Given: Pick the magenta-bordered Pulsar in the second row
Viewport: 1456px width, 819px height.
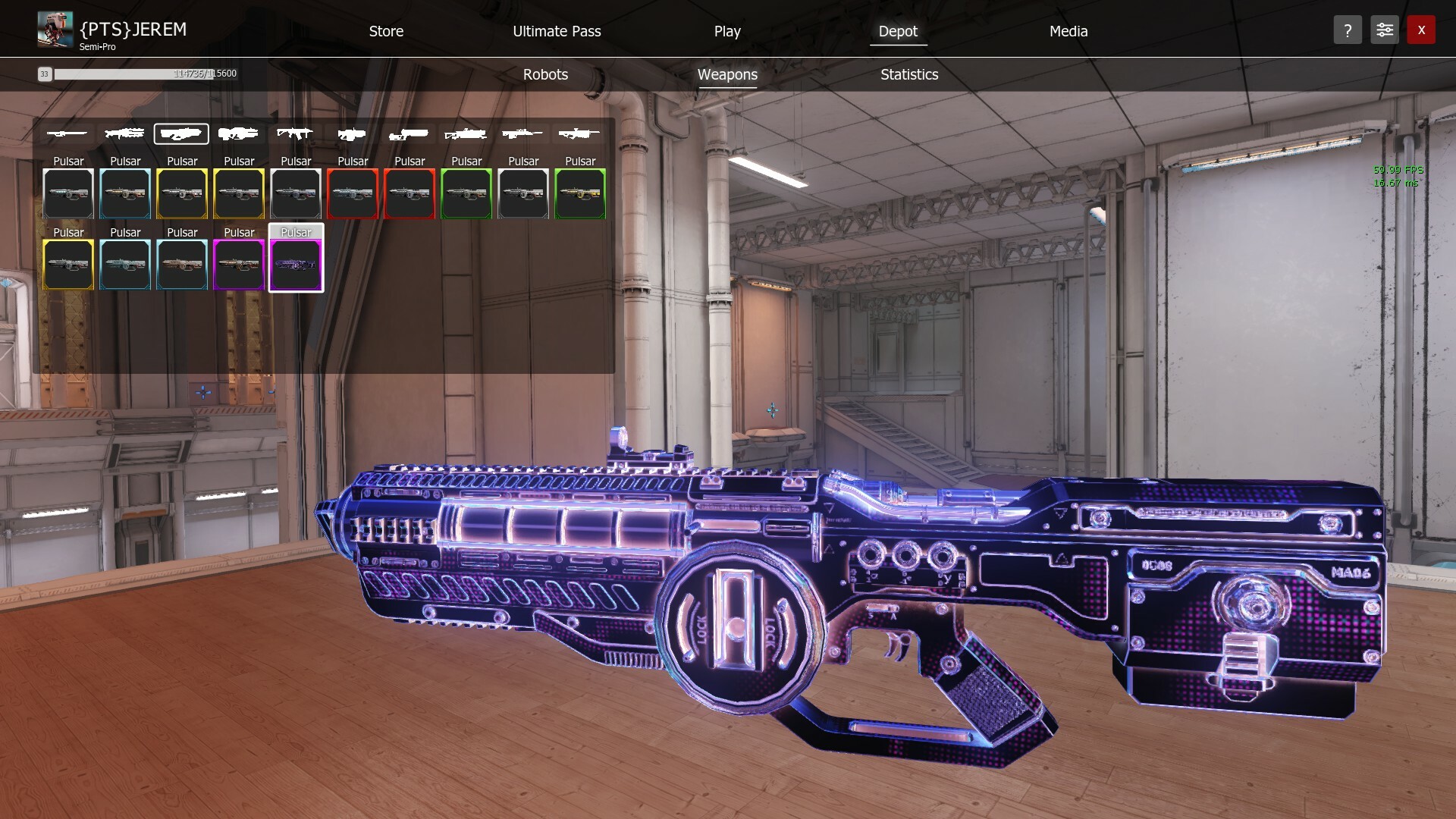Looking at the screenshot, I should coord(239,264).
